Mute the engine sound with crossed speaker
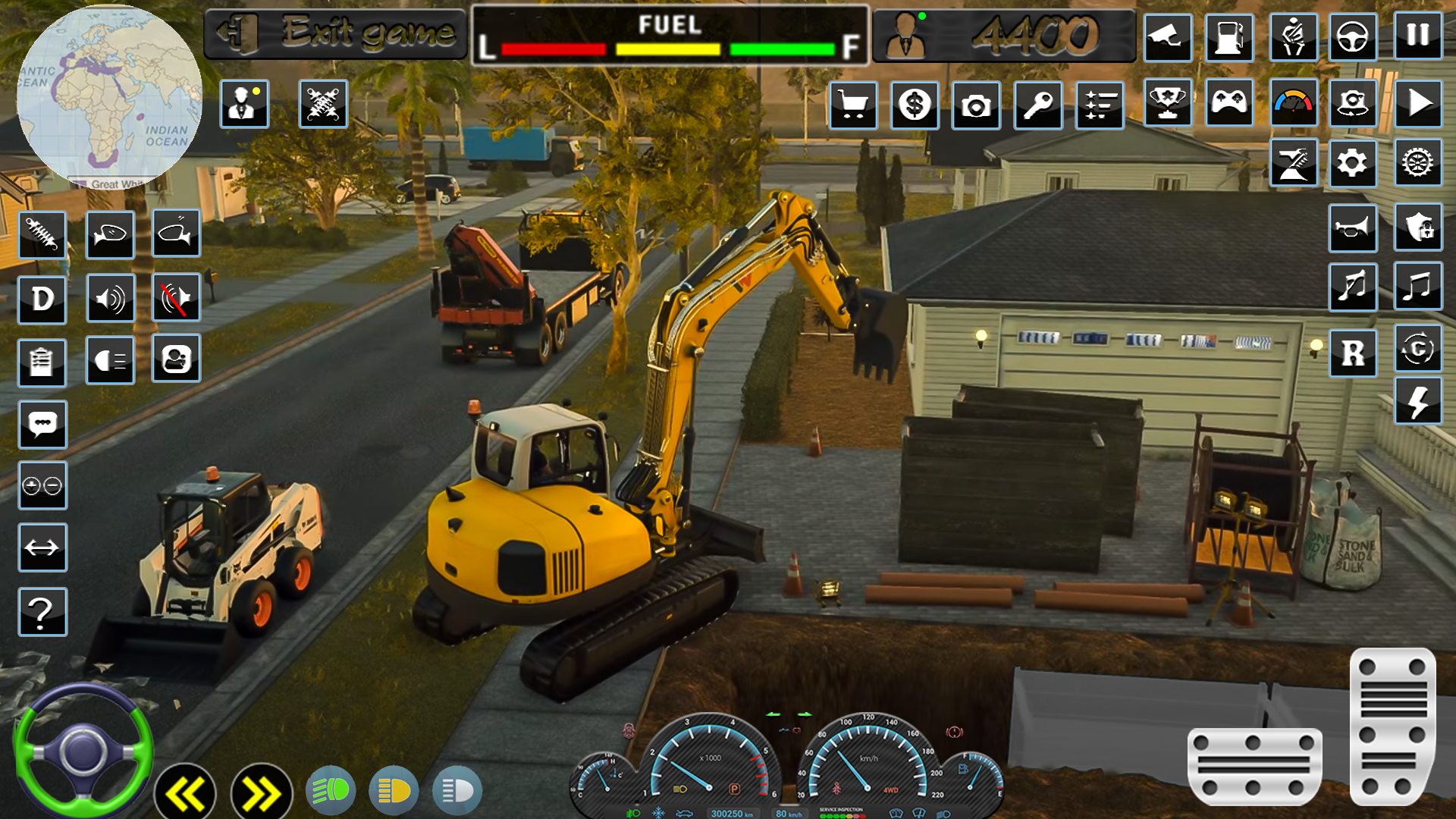 176,298
